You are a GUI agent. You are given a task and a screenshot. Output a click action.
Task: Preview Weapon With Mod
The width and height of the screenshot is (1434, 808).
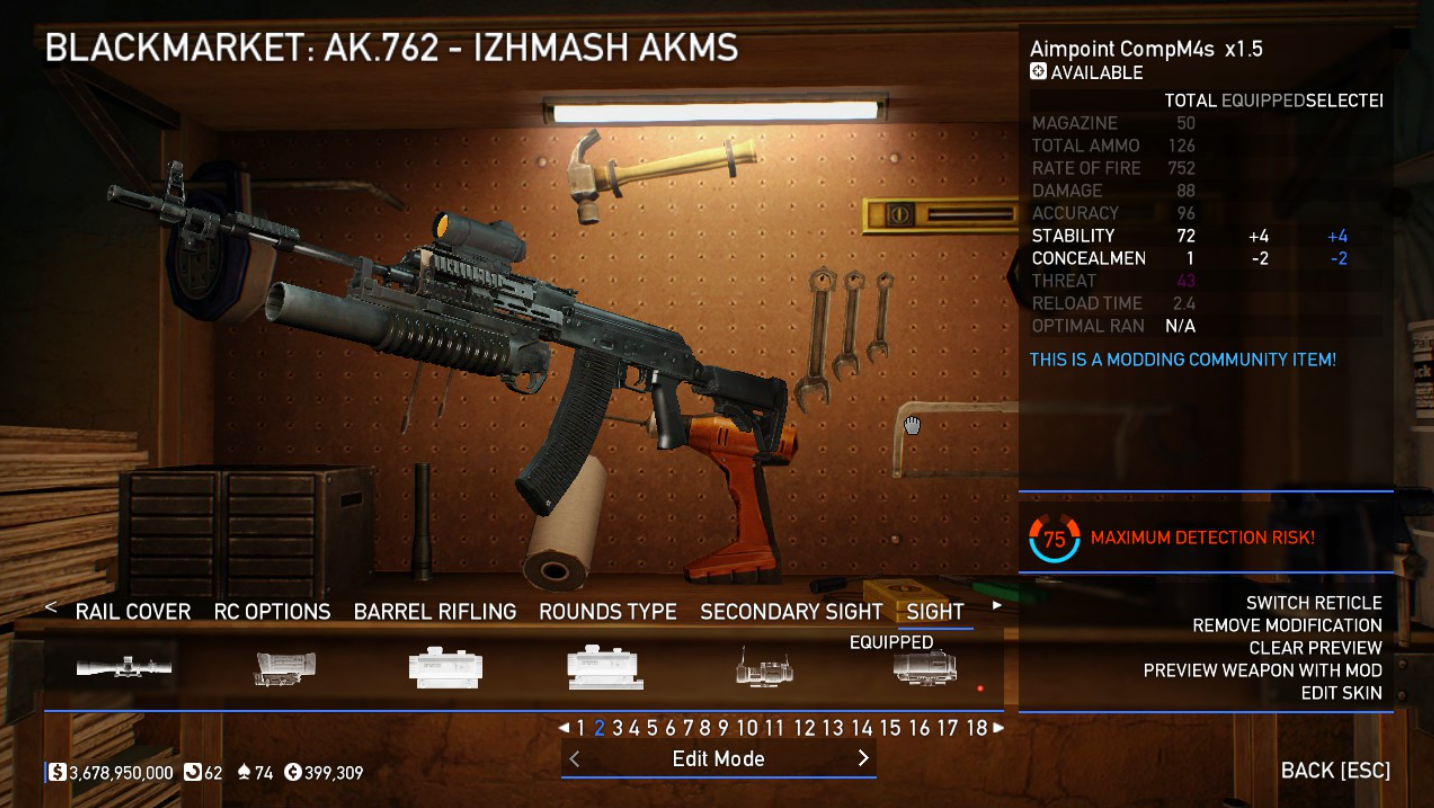click(x=1262, y=670)
